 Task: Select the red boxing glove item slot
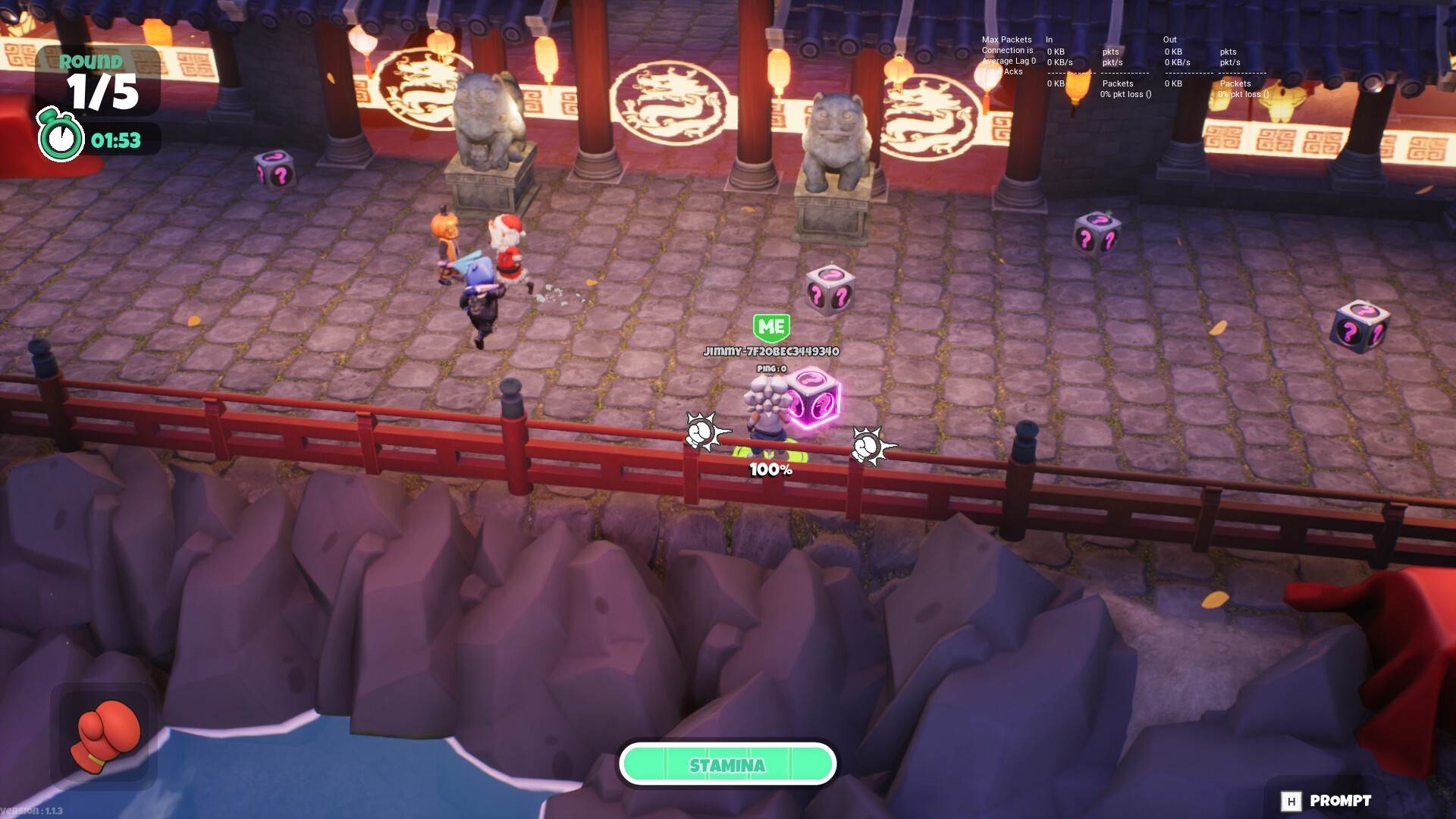(x=105, y=735)
